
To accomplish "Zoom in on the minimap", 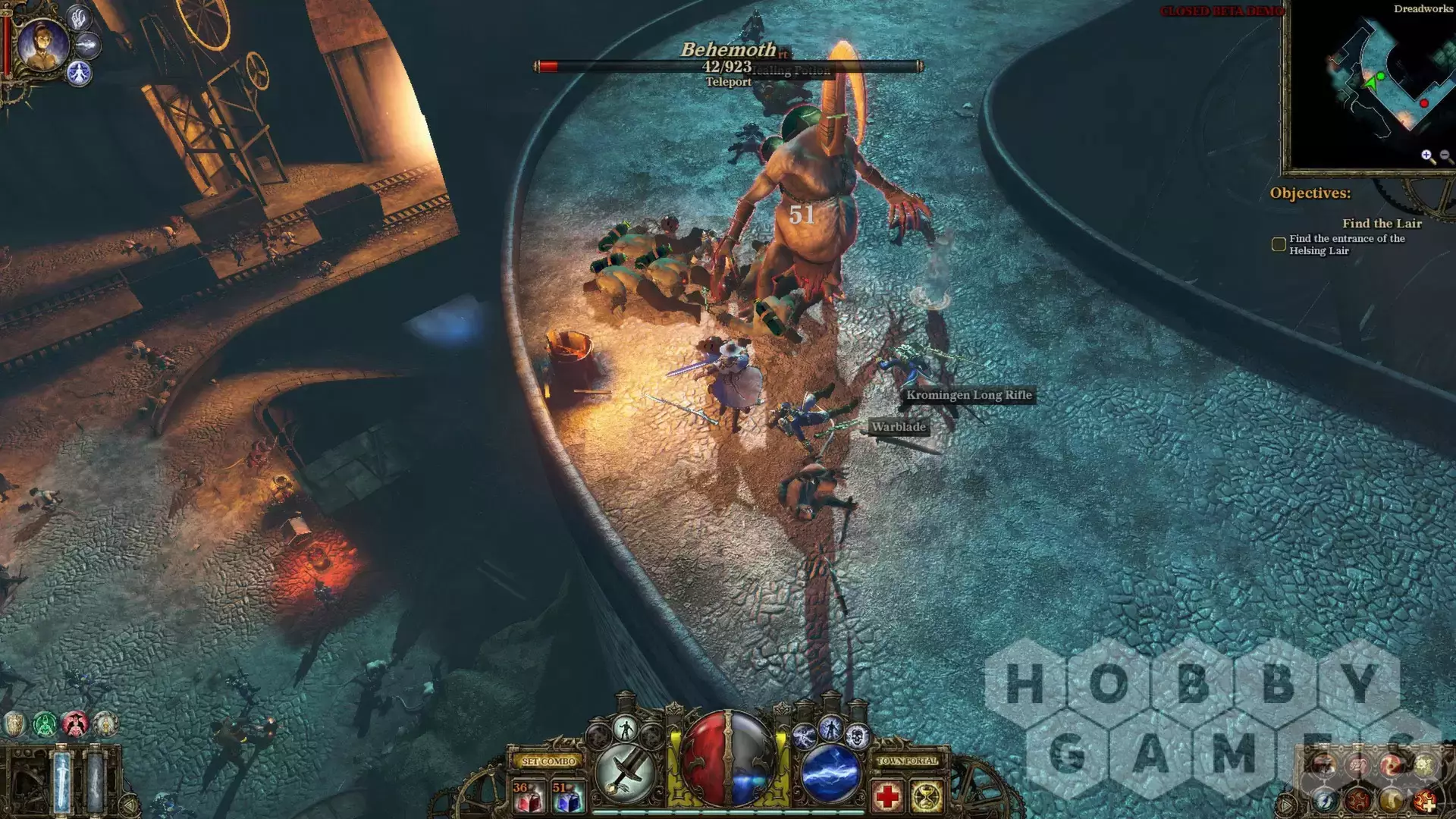I will pos(1427,156).
